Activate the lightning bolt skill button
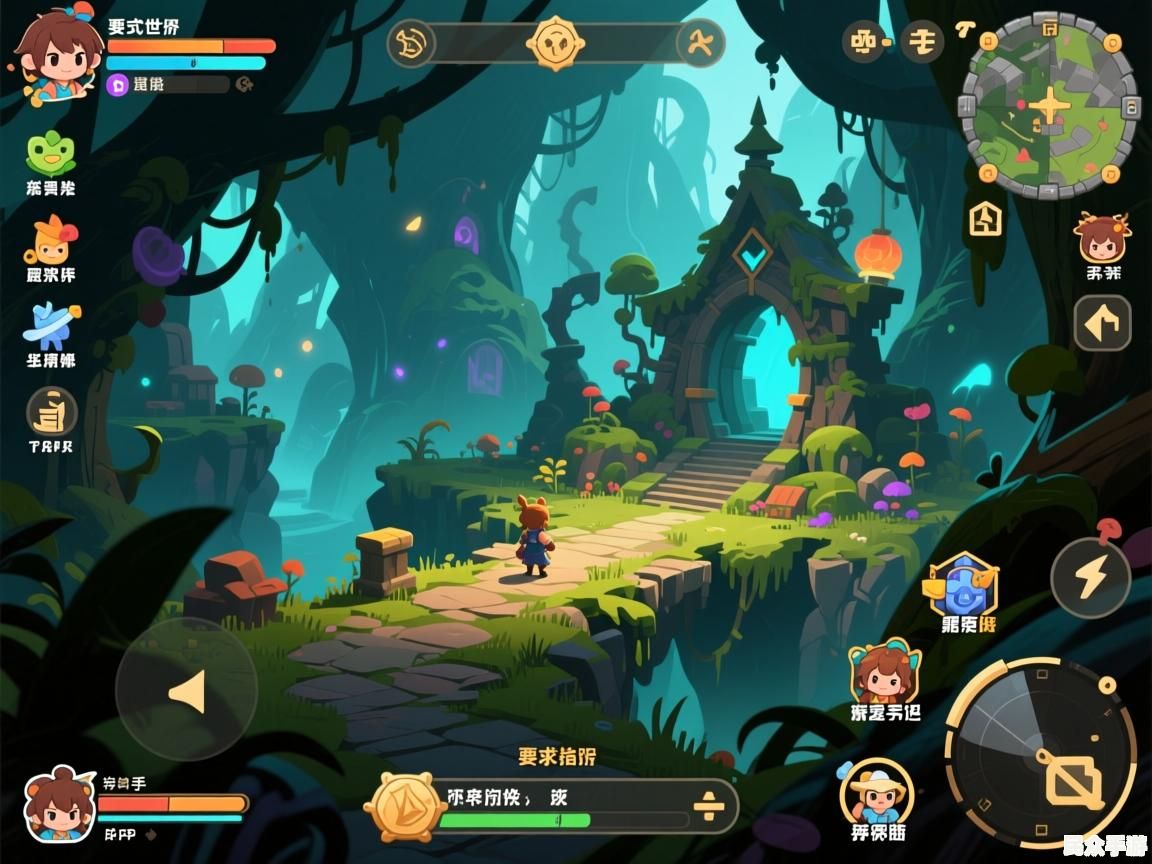The image size is (1152, 864). tap(1090, 577)
